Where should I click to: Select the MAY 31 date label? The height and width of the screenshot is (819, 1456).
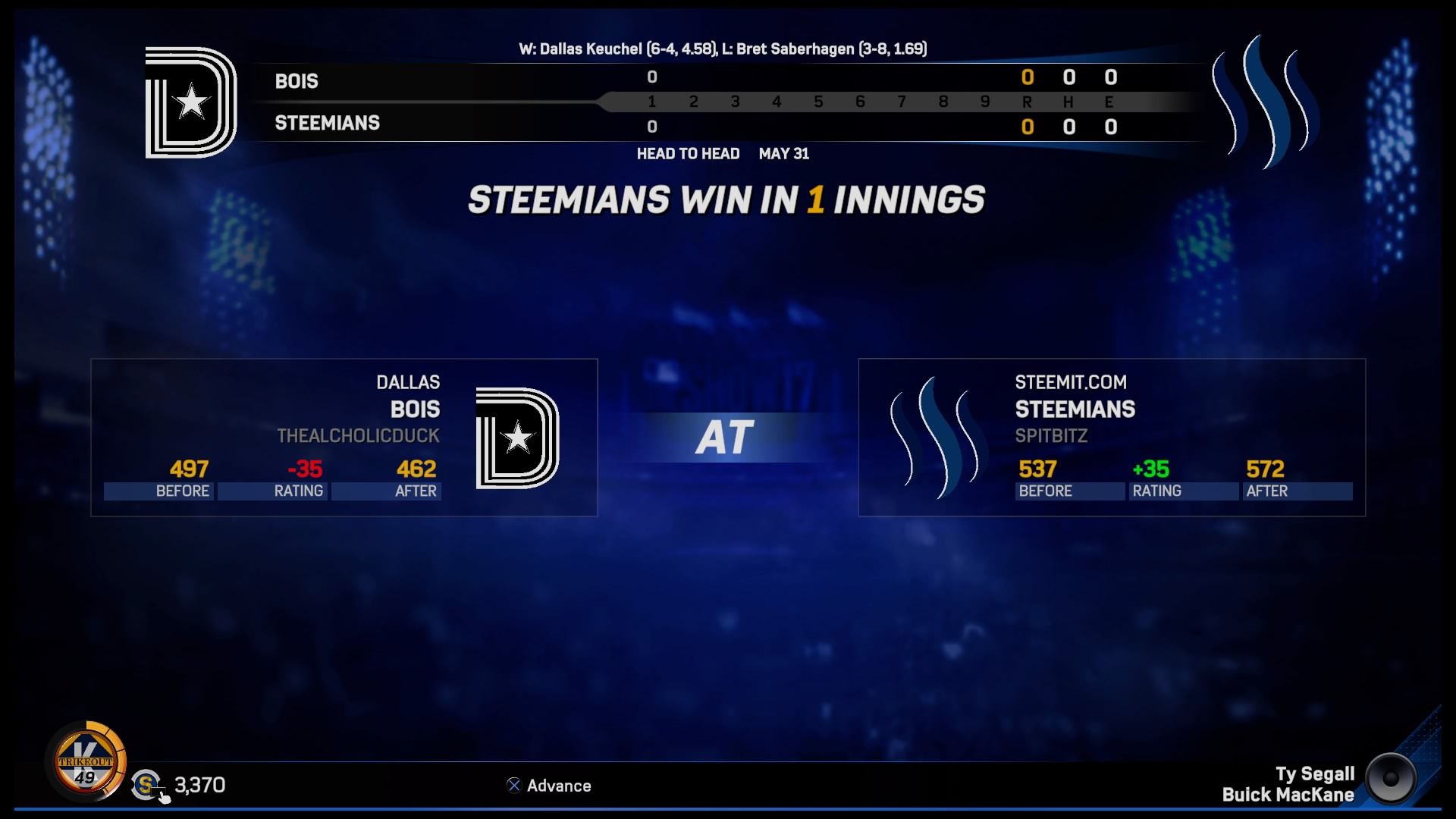click(x=785, y=154)
